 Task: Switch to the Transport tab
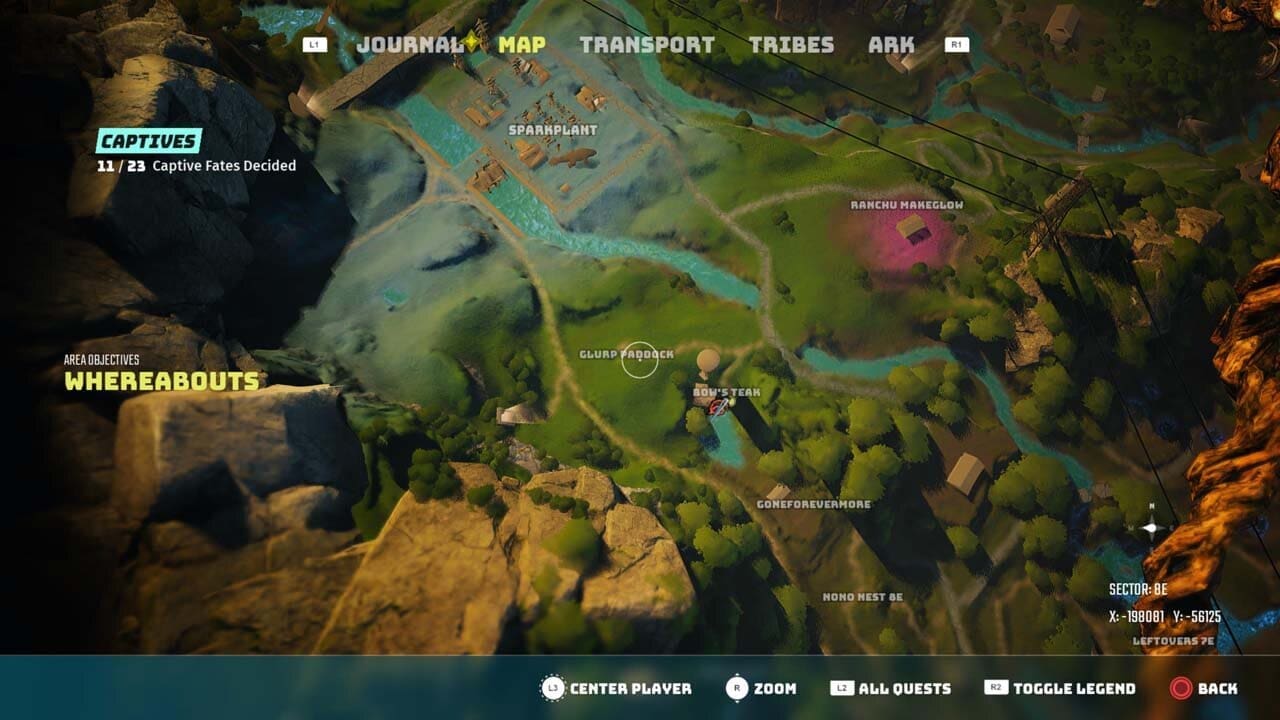point(648,44)
